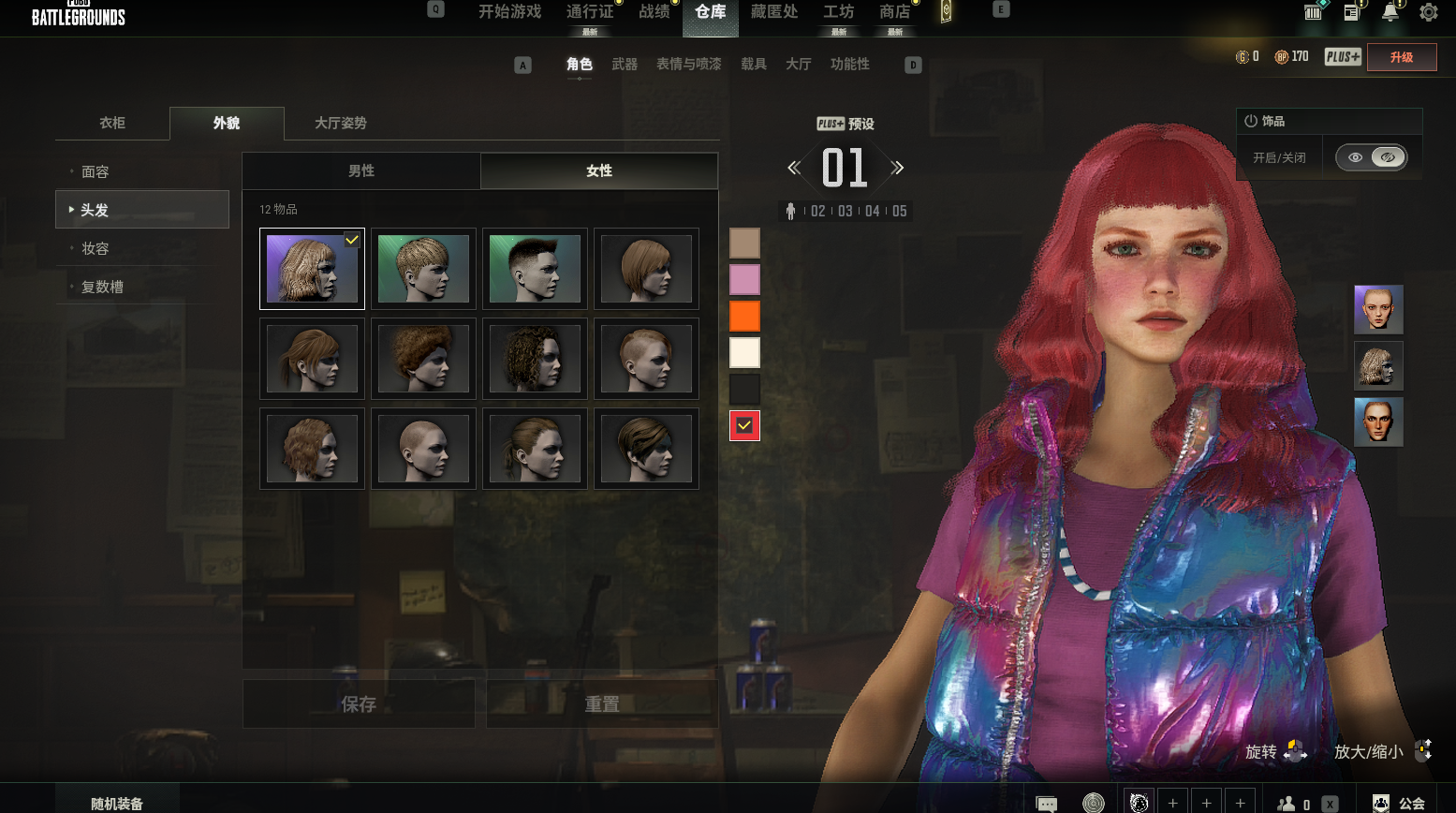Open the 商店 shop tab
This screenshot has height=813, width=1456.
tap(894, 12)
